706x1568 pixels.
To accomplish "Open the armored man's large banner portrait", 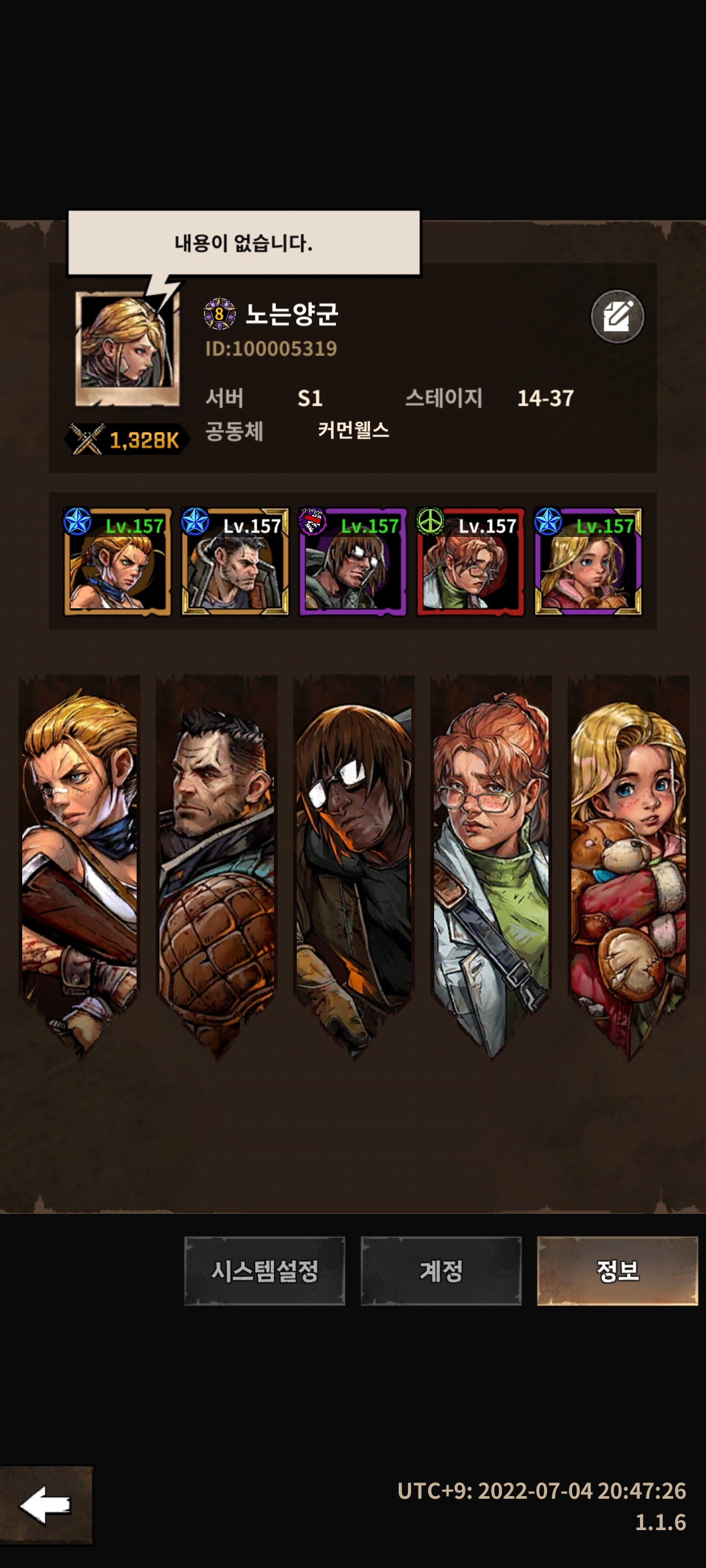I will point(216,856).
